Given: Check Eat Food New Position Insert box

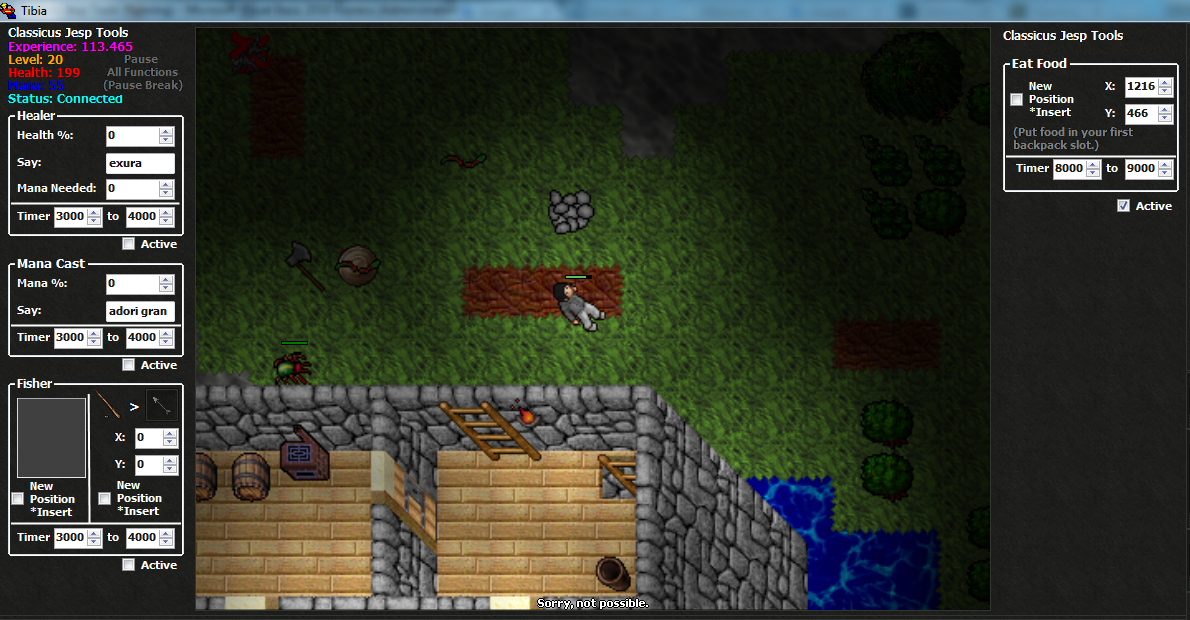Looking at the screenshot, I should click(x=1017, y=99).
